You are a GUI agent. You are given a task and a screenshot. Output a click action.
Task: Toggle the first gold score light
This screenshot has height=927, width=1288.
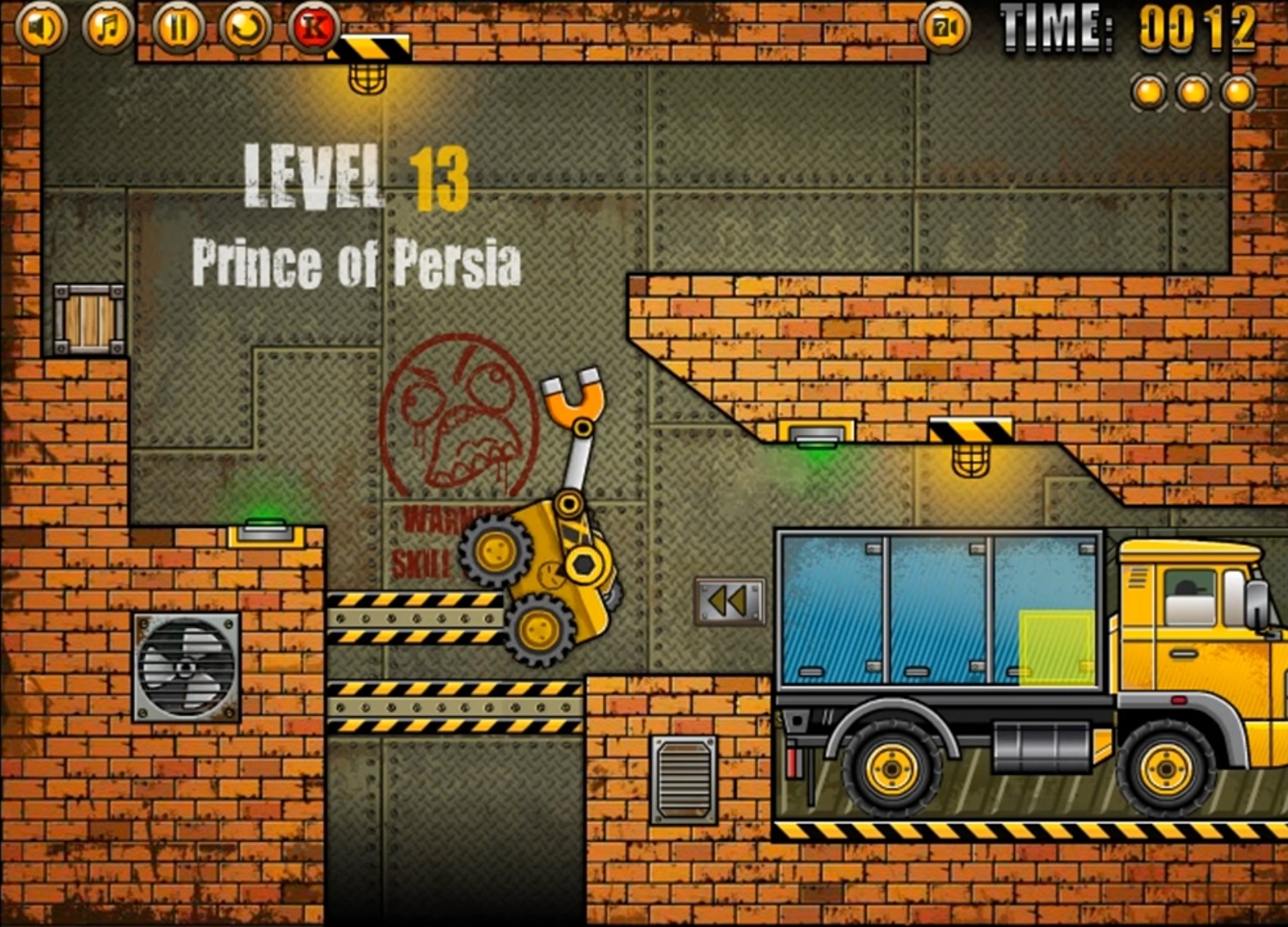pyautogui.click(x=1147, y=91)
